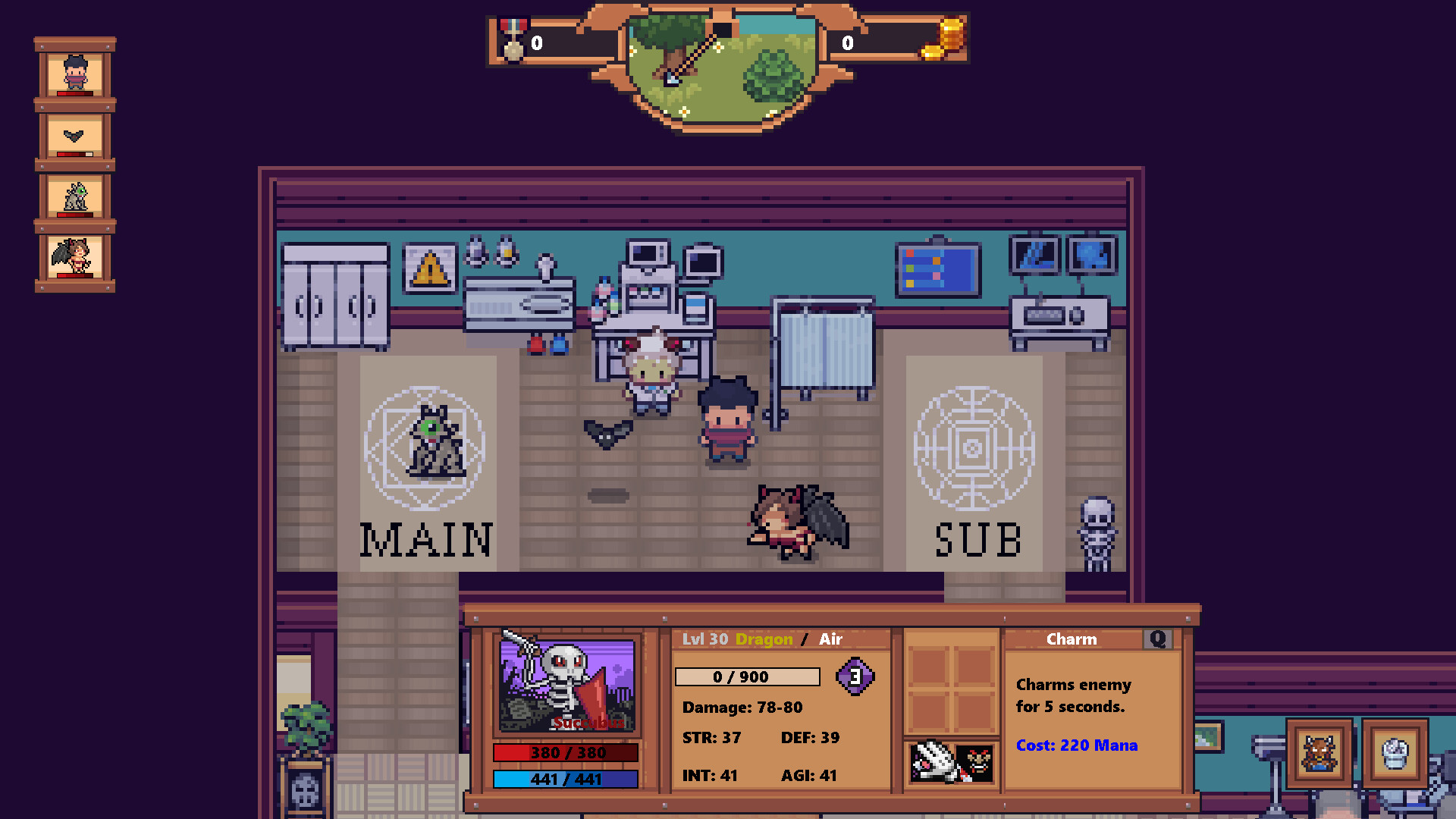Viewport: 1456px width, 819px height.
Task: Toggle the succubus party slot in sidebar
Action: [x=76, y=254]
